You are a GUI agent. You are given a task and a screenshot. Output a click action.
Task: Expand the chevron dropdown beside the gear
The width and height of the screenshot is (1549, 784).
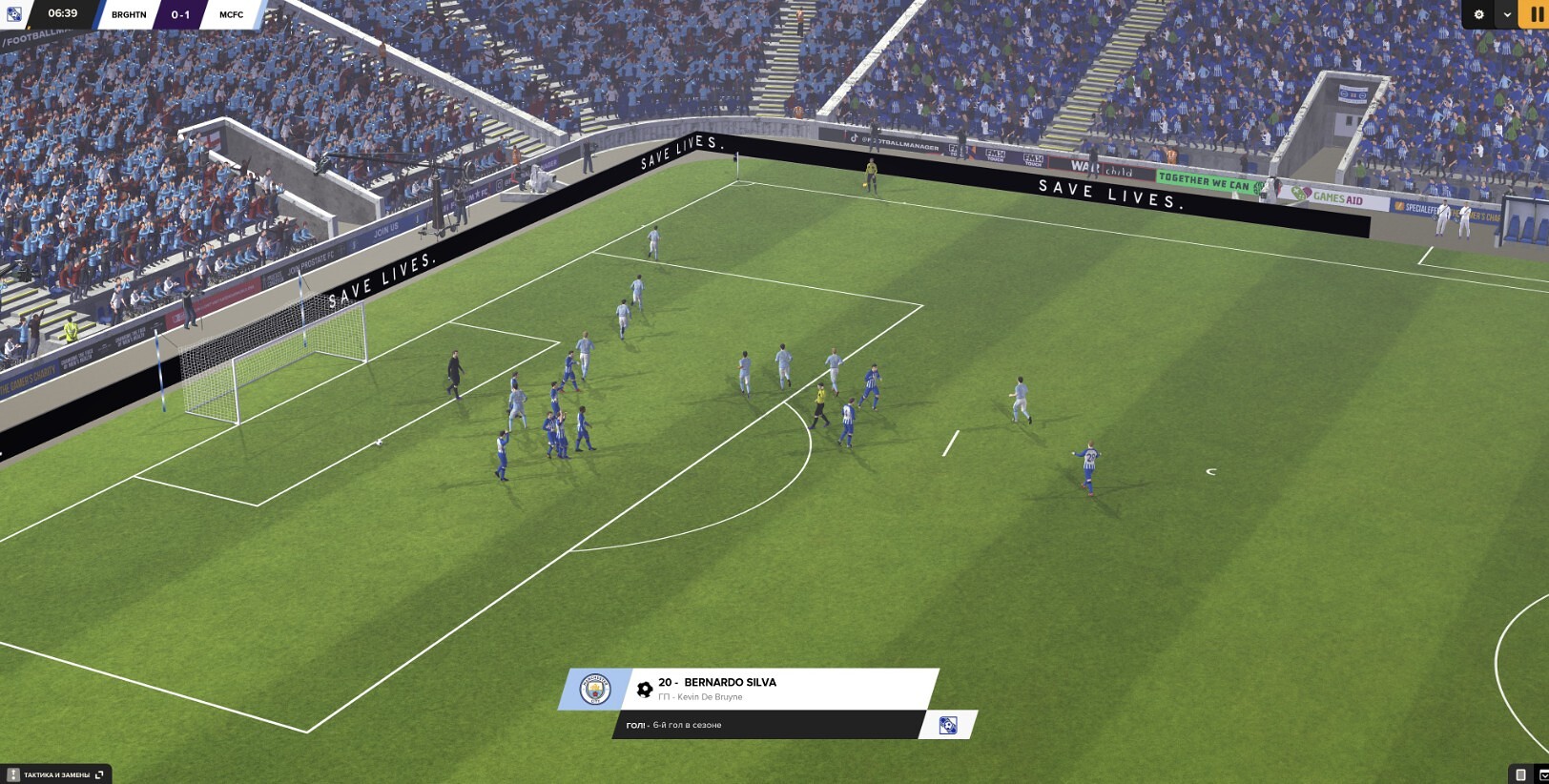tap(1507, 14)
